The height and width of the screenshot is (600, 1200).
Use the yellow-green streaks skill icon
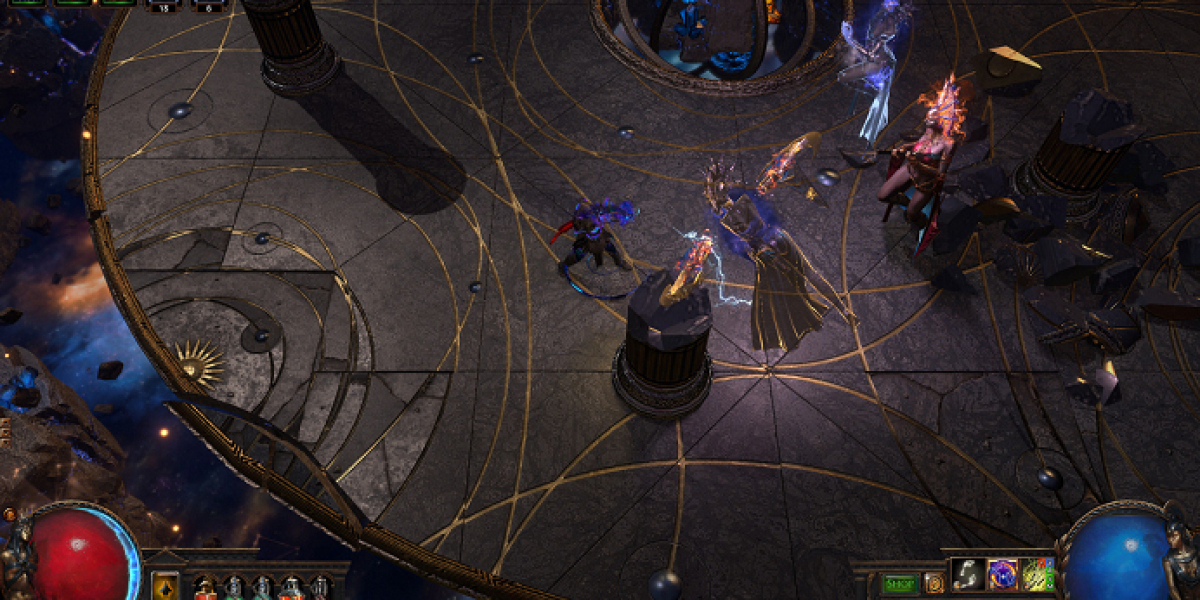[1038, 575]
